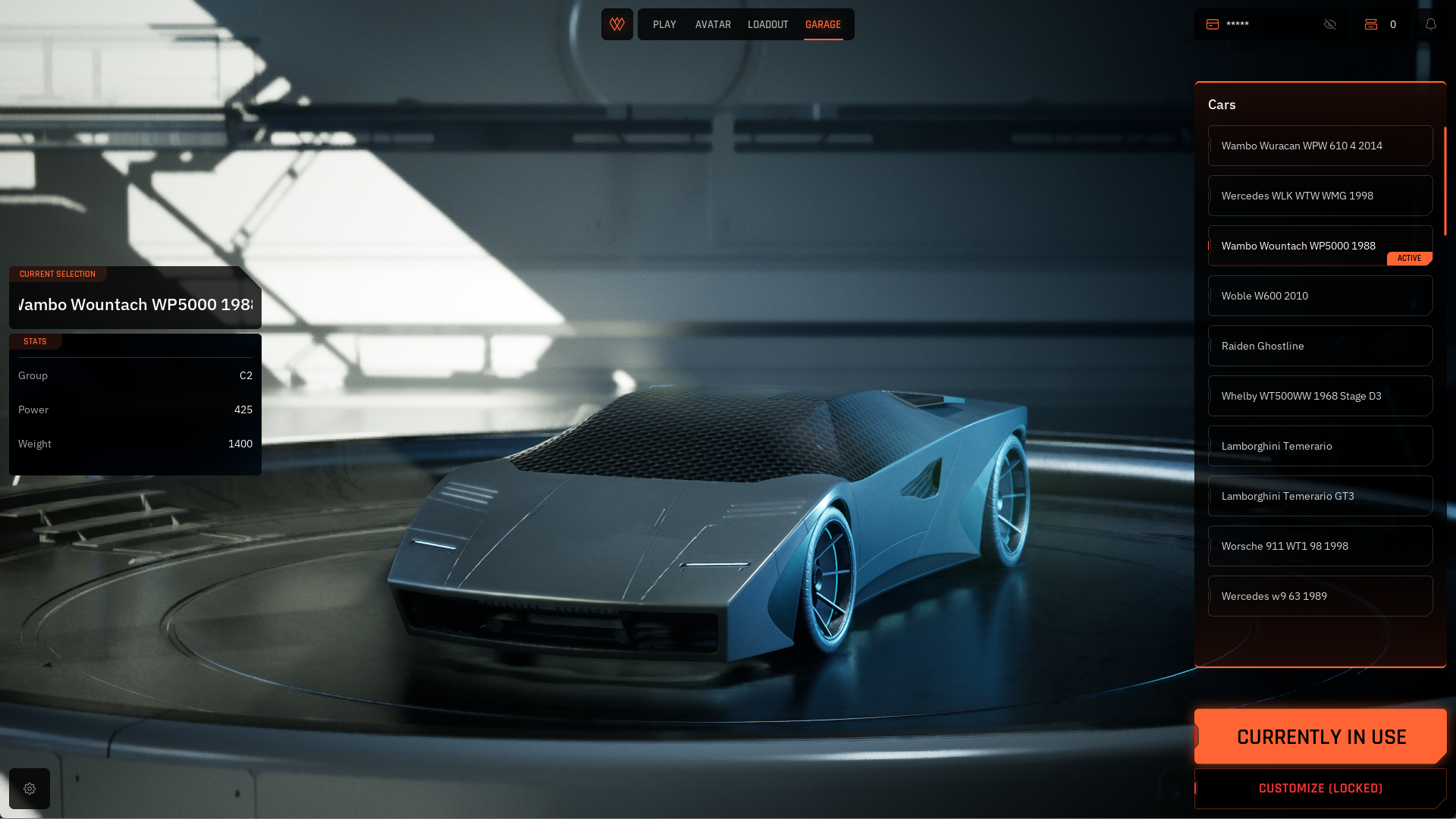Screen dimensions: 1456x819
Task: Select Worsche 911 WT1 98 1998
Action: pyautogui.click(x=1319, y=546)
